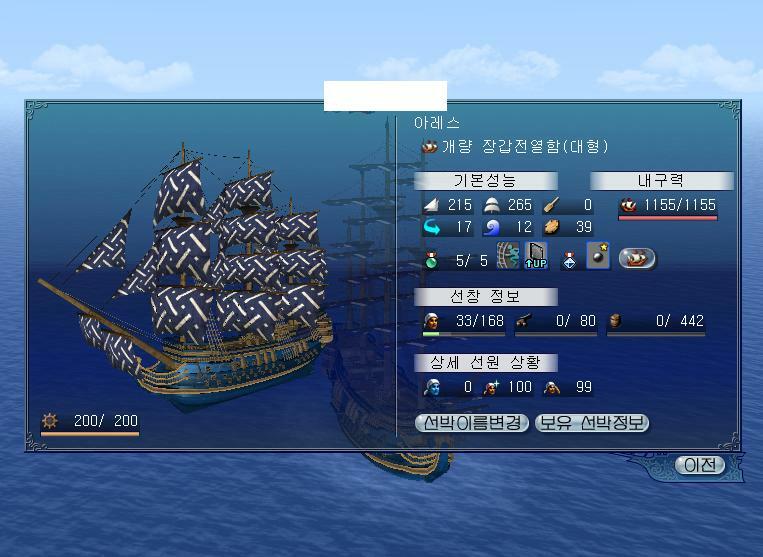The height and width of the screenshot is (557, 763).
Task: Open 보유 선박정보 owned ships info
Action: click(592, 423)
